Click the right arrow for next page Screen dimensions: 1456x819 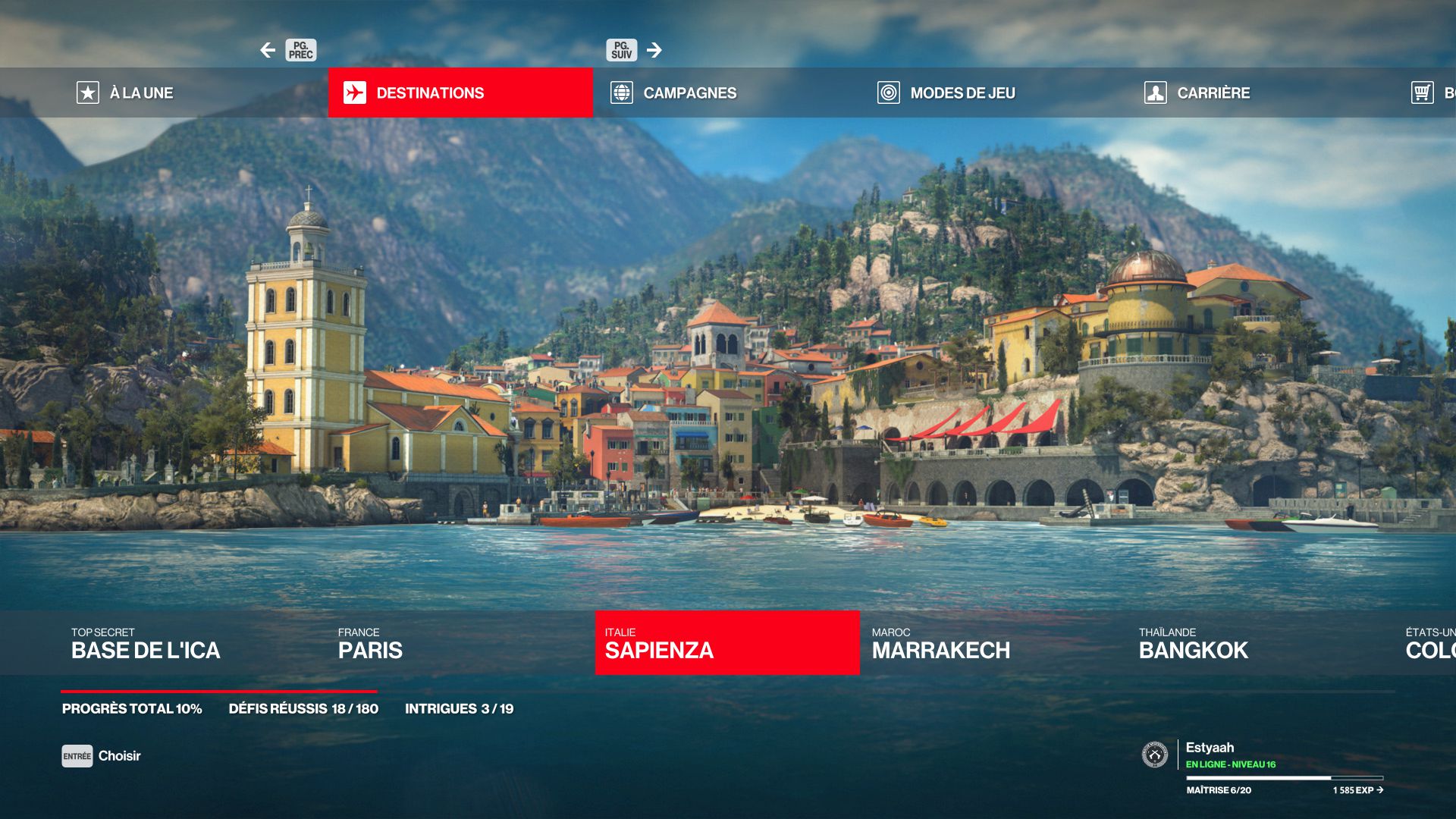coord(654,50)
